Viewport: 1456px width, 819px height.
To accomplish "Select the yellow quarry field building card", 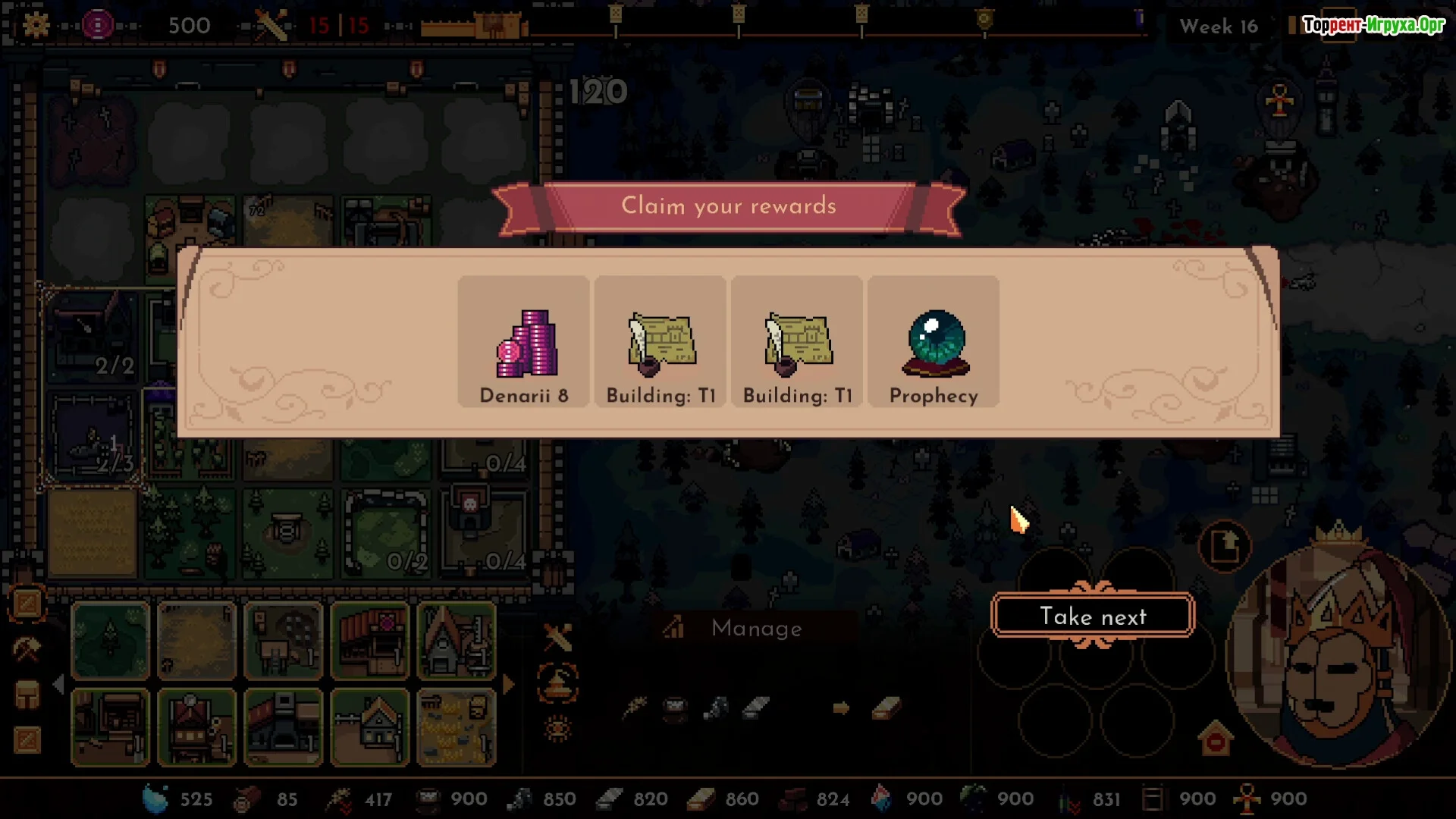I will 457,728.
